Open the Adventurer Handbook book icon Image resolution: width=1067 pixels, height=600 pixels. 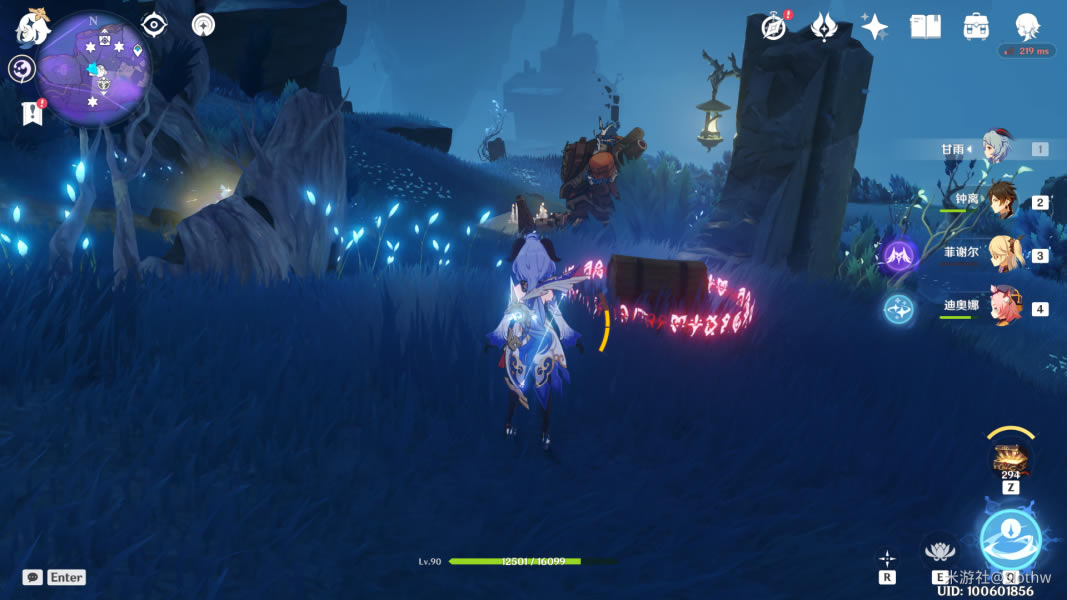pos(925,27)
